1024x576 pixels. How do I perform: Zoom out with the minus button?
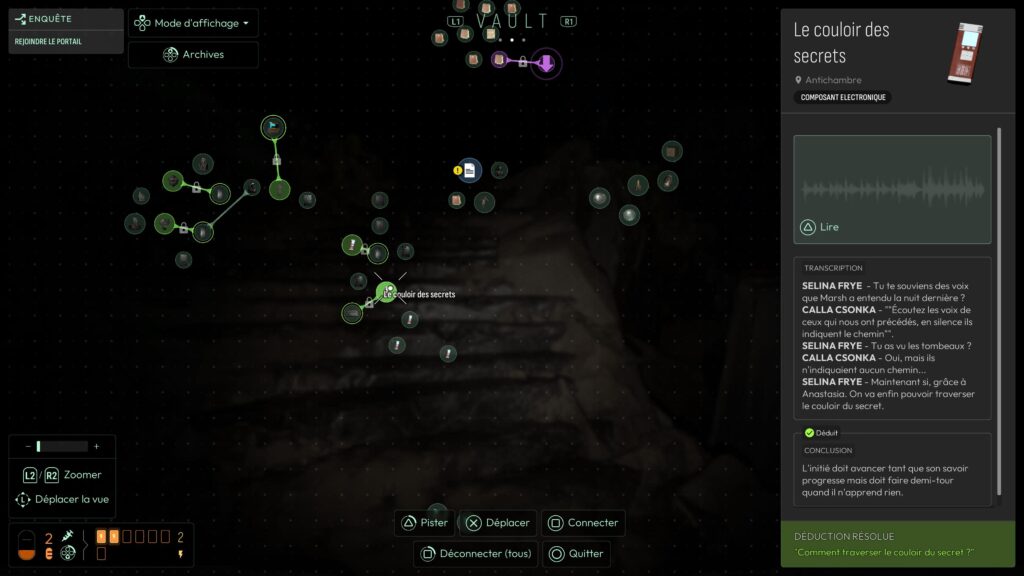[27, 446]
